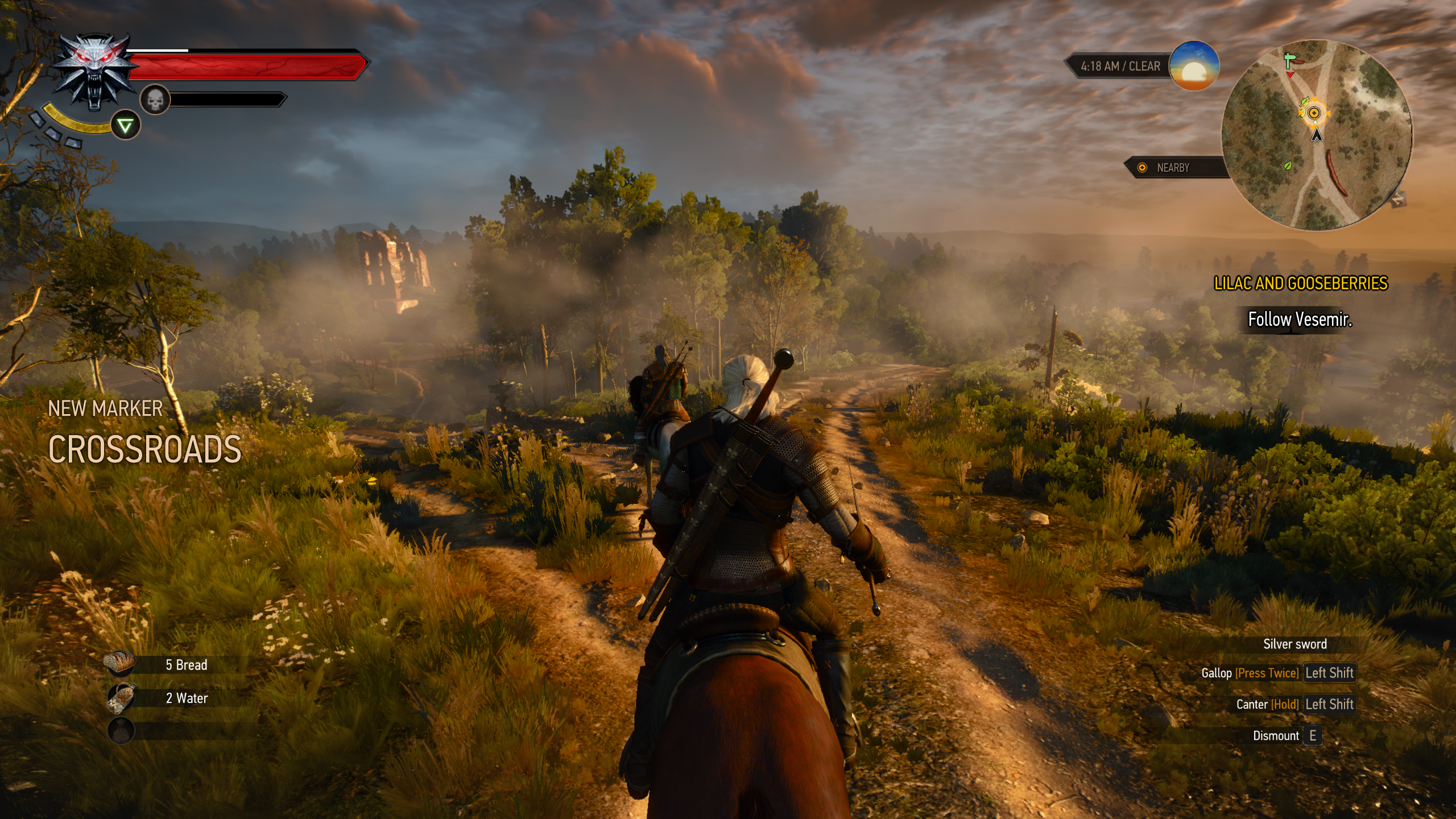This screenshot has width=1456, height=819.
Task: Select the Bread quick slot
Action: (120, 664)
